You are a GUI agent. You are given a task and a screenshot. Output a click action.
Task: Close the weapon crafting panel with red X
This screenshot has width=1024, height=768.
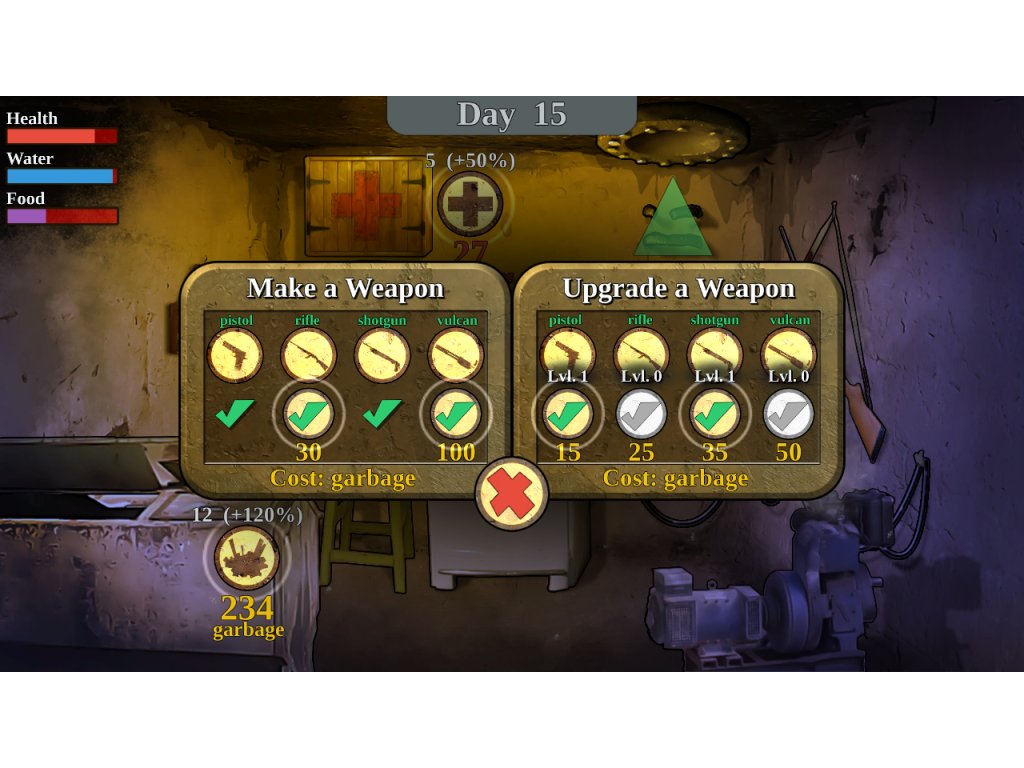(x=511, y=494)
